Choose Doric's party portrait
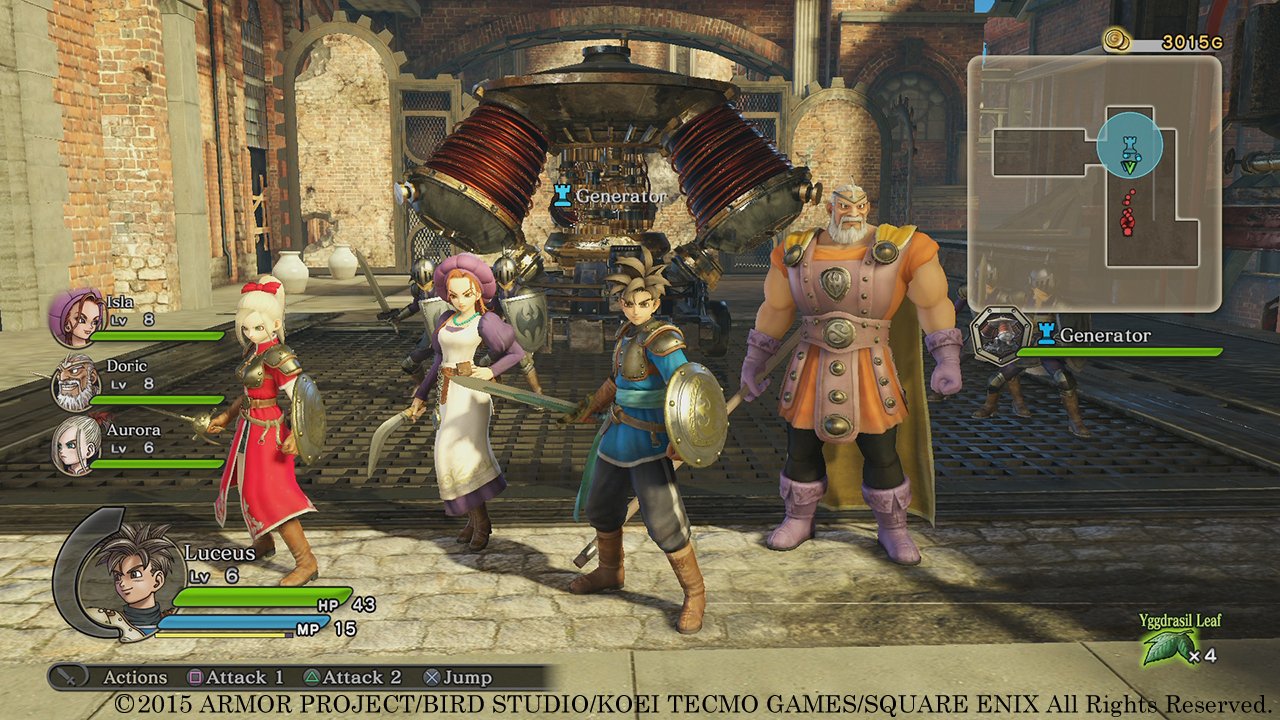Image resolution: width=1280 pixels, height=720 pixels. [x=76, y=383]
